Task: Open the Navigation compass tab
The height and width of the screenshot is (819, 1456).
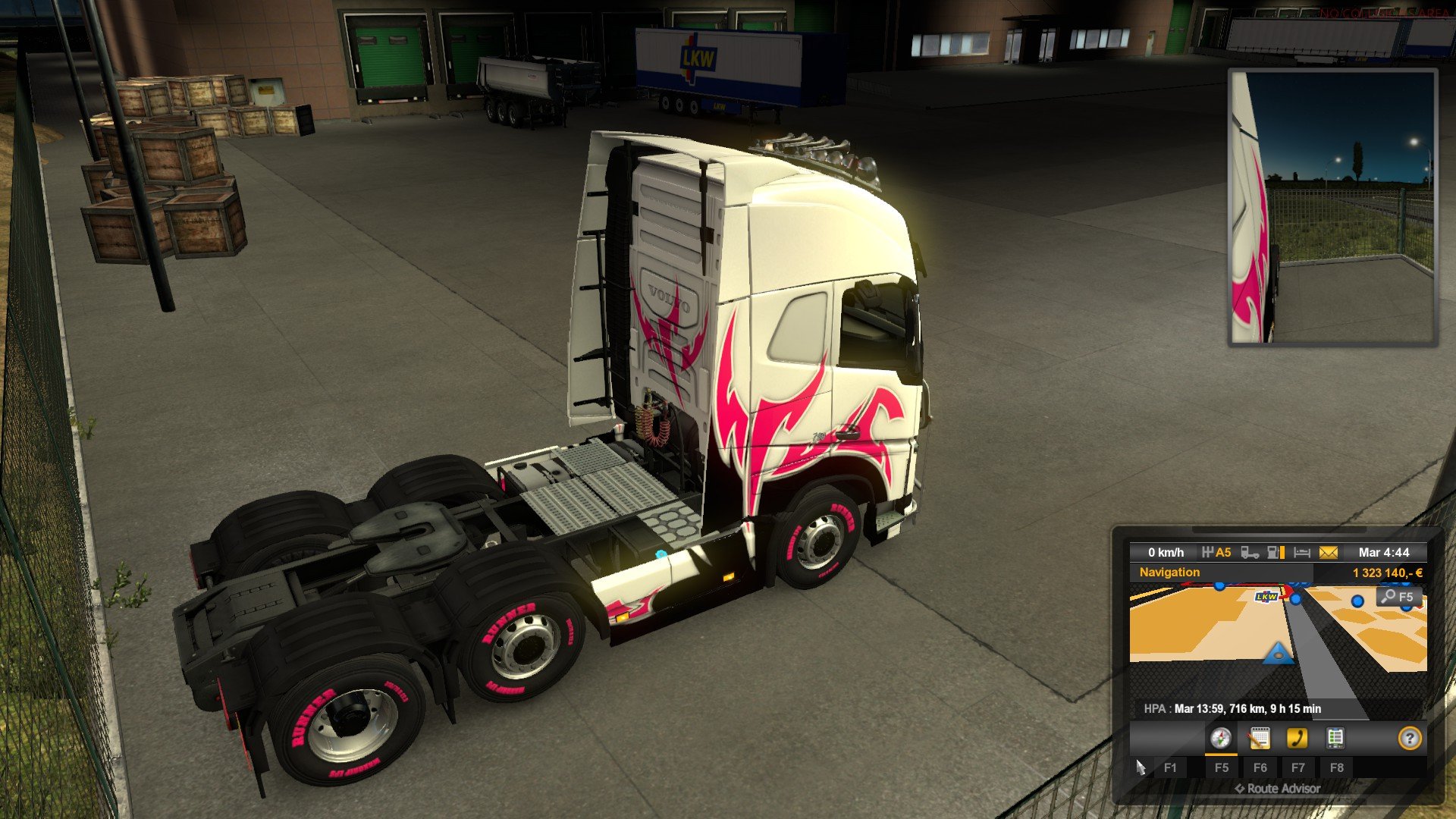Action: coord(1220,738)
